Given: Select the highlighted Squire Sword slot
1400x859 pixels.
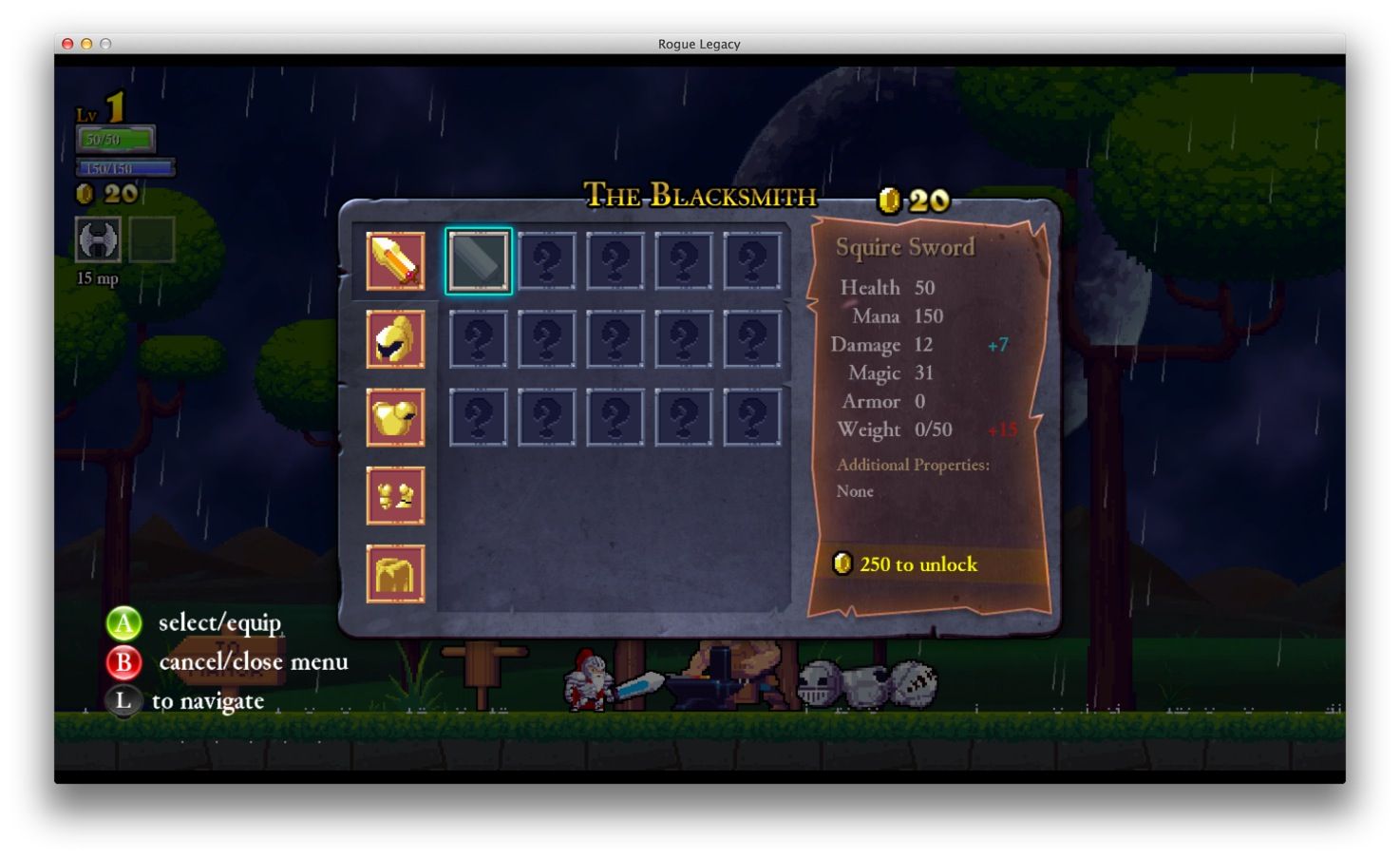Looking at the screenshot, I should coord(478,261).
